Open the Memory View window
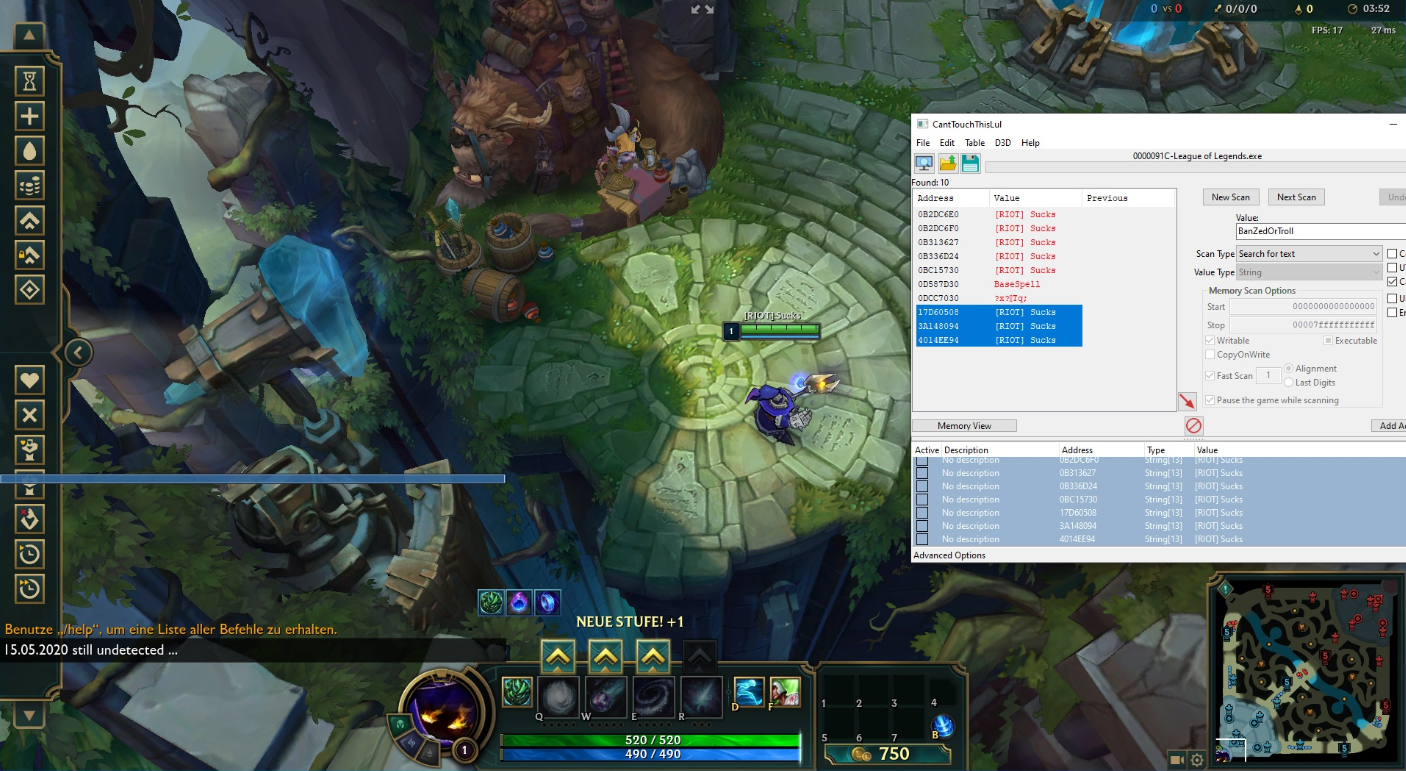Image resolution: width=1406 pixels, height=771 pixels. (964, 426)
